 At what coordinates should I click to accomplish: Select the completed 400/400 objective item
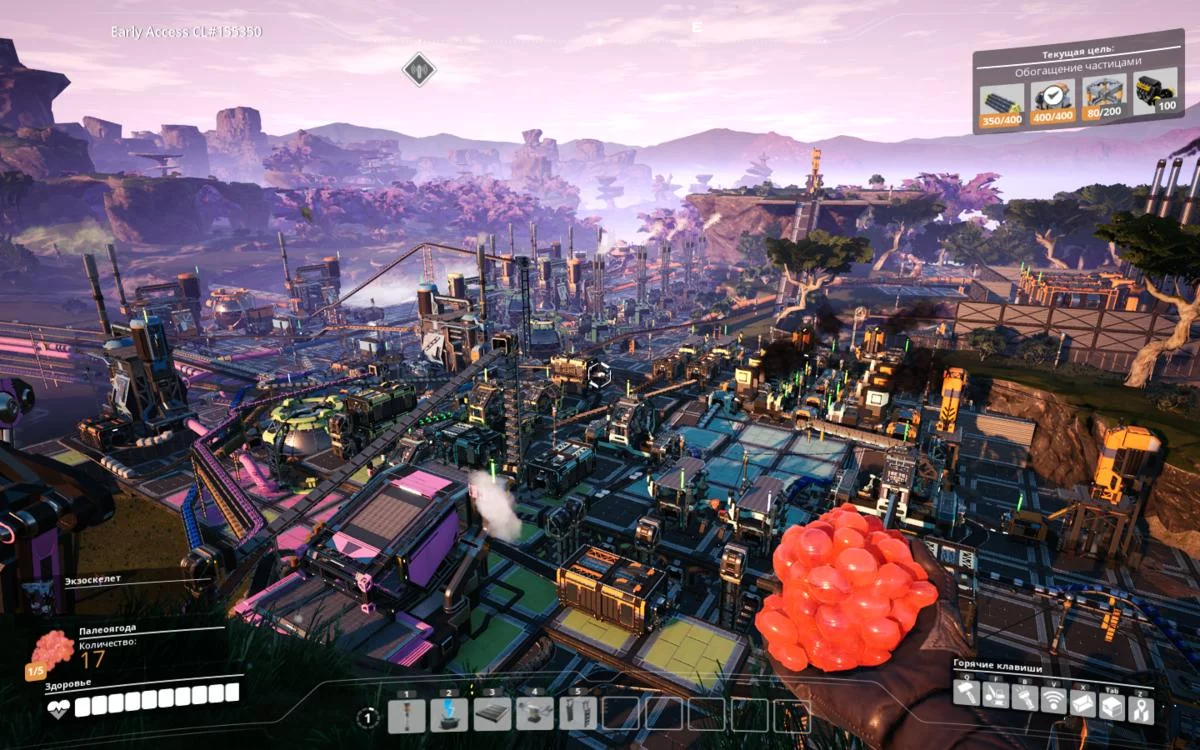click(1054, 98)
